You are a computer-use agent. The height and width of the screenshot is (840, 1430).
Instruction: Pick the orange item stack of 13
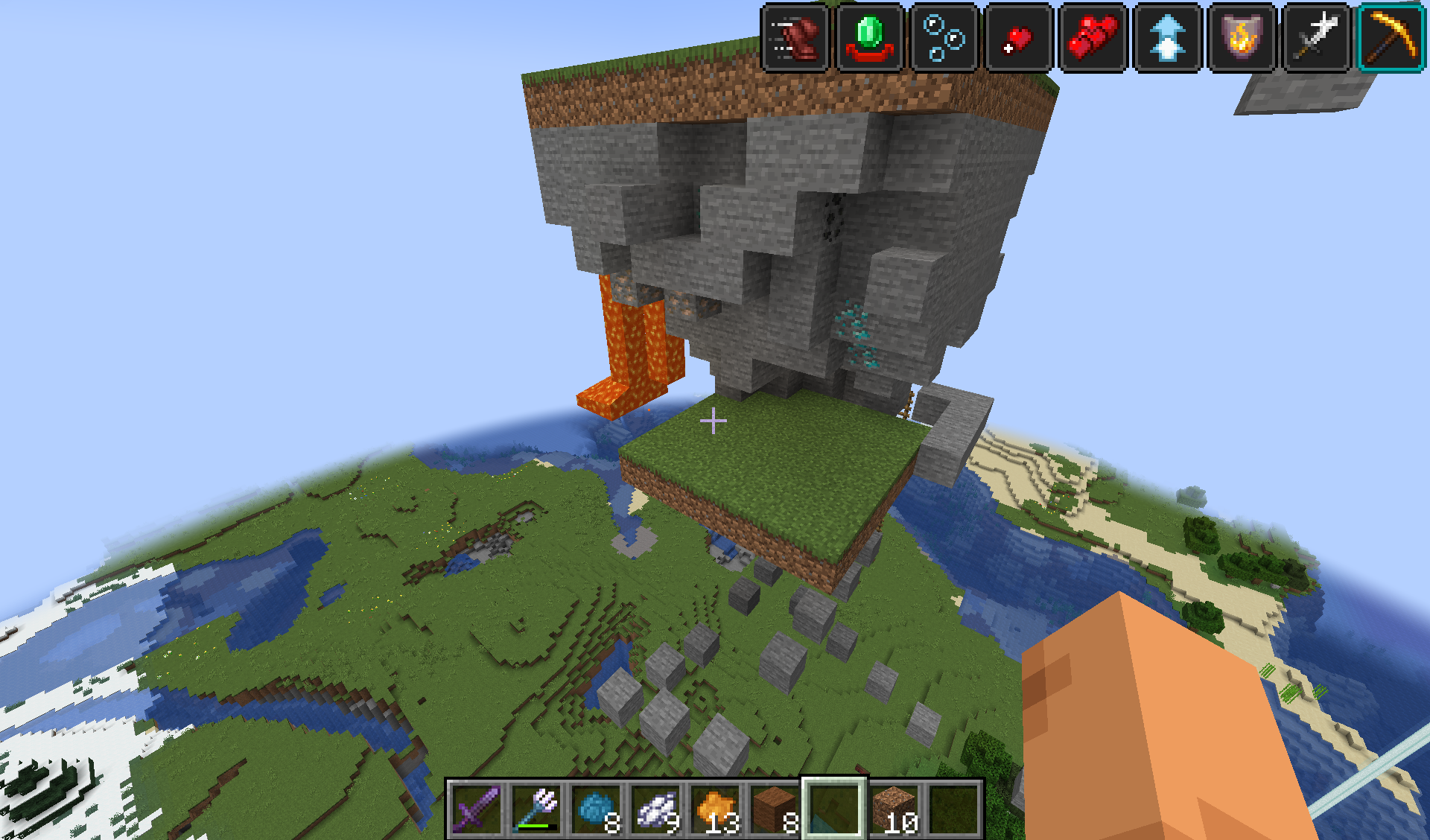pos(715,809)
